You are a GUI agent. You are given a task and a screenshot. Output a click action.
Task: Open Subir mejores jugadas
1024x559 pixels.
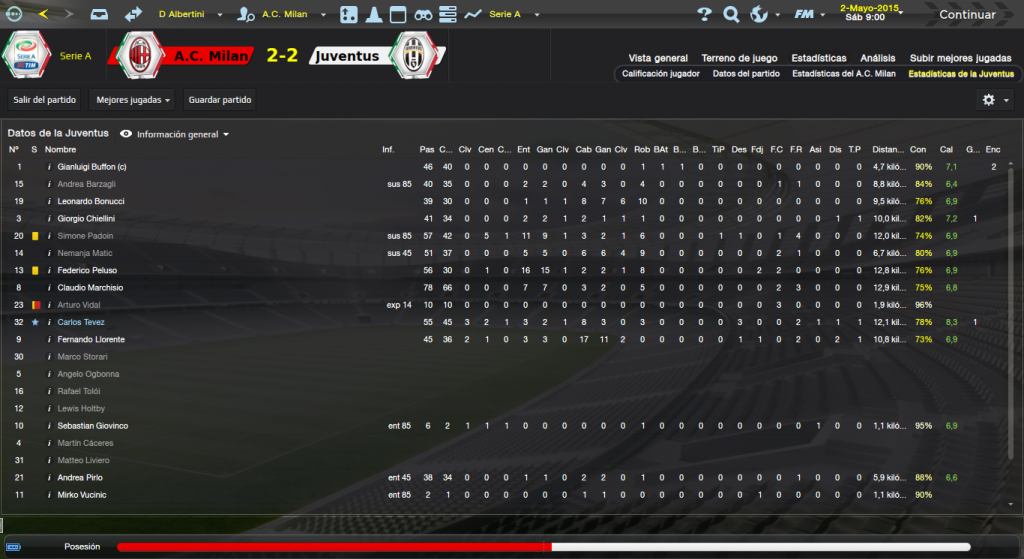pyautogui.click(x=960, y=58)
